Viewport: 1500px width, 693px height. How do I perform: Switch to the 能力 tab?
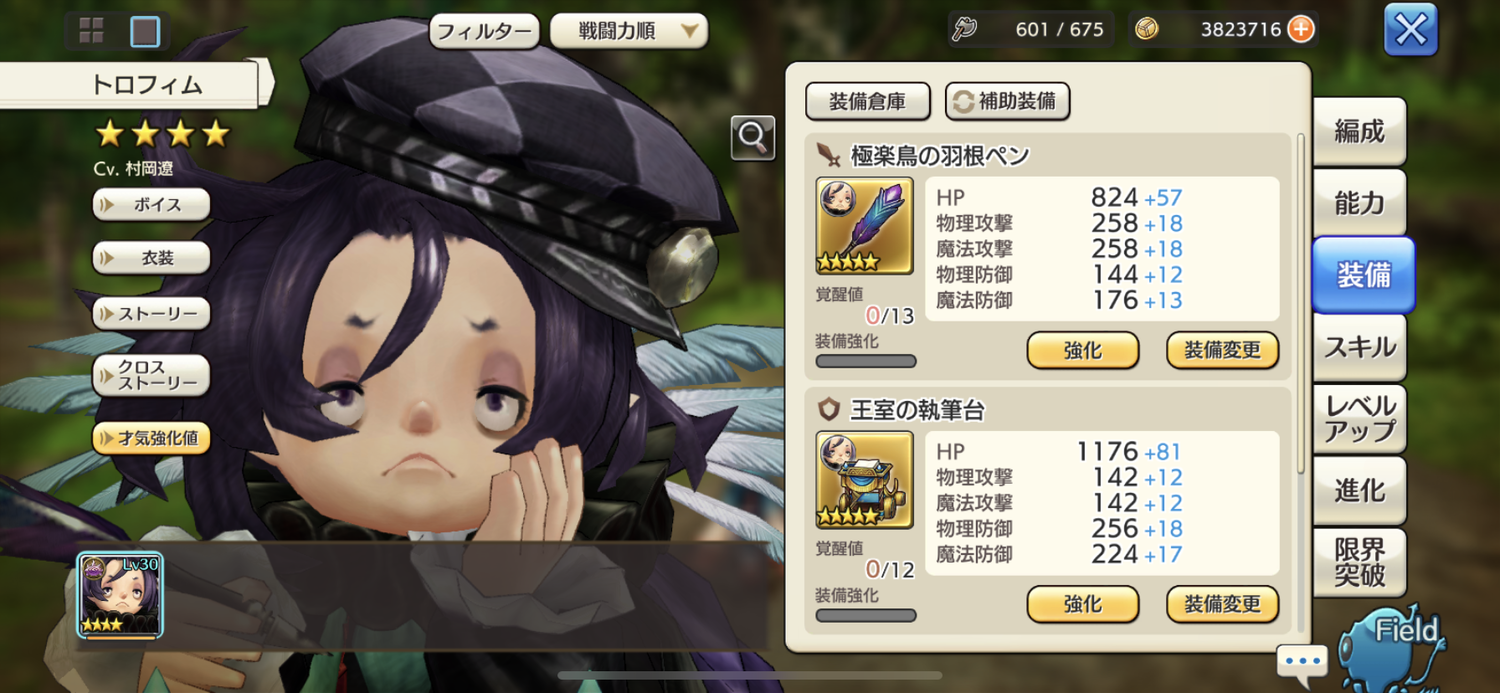(x=1359, y=203)
